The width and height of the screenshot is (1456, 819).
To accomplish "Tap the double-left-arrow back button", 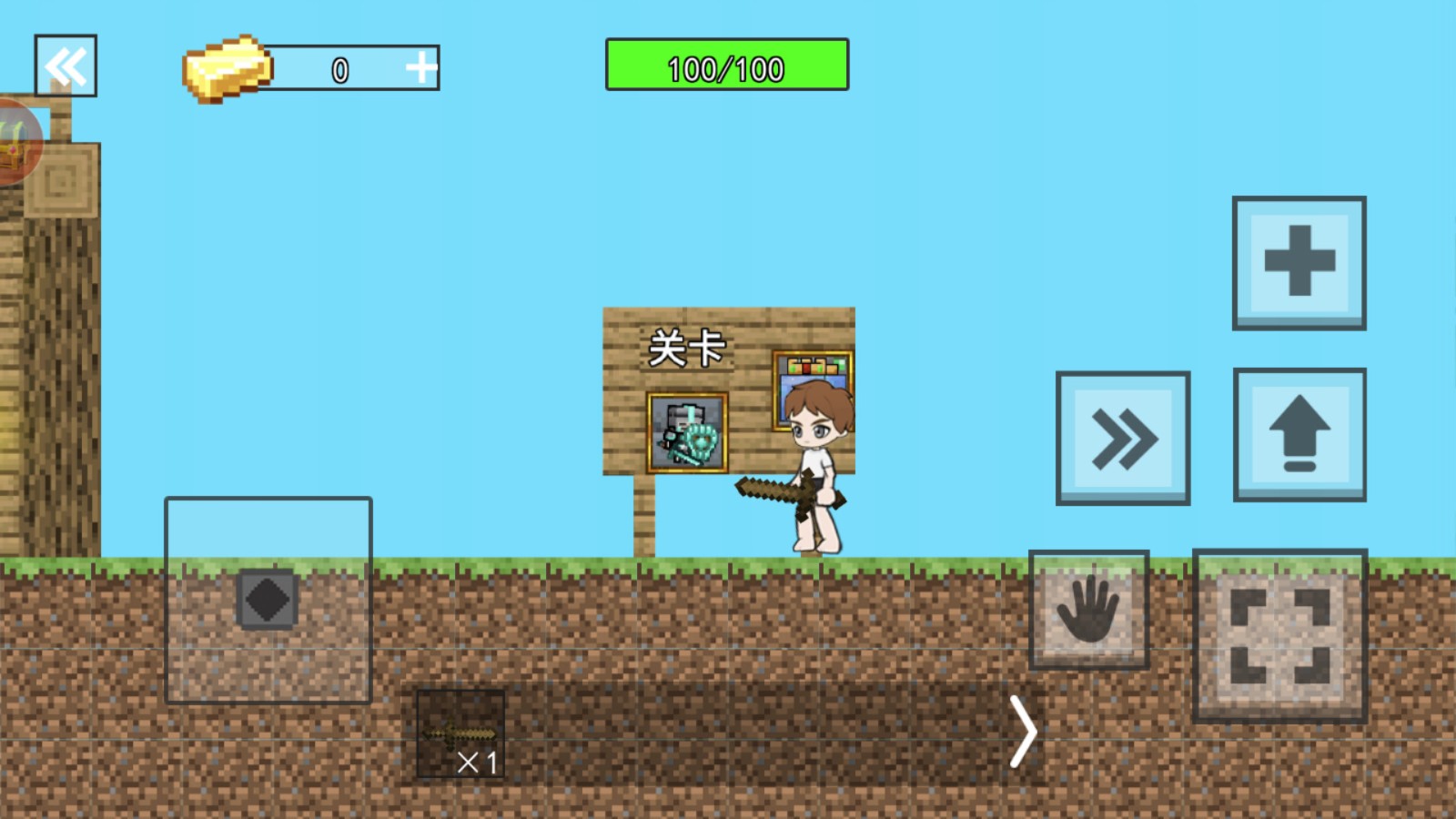I will (x=66, y=66).
